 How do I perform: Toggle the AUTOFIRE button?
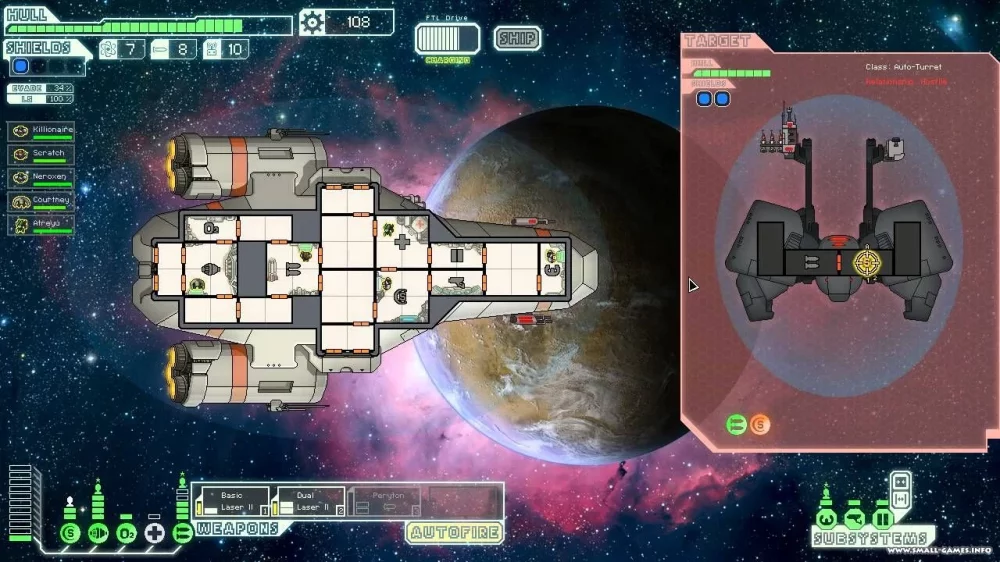(x=455, y=532)
